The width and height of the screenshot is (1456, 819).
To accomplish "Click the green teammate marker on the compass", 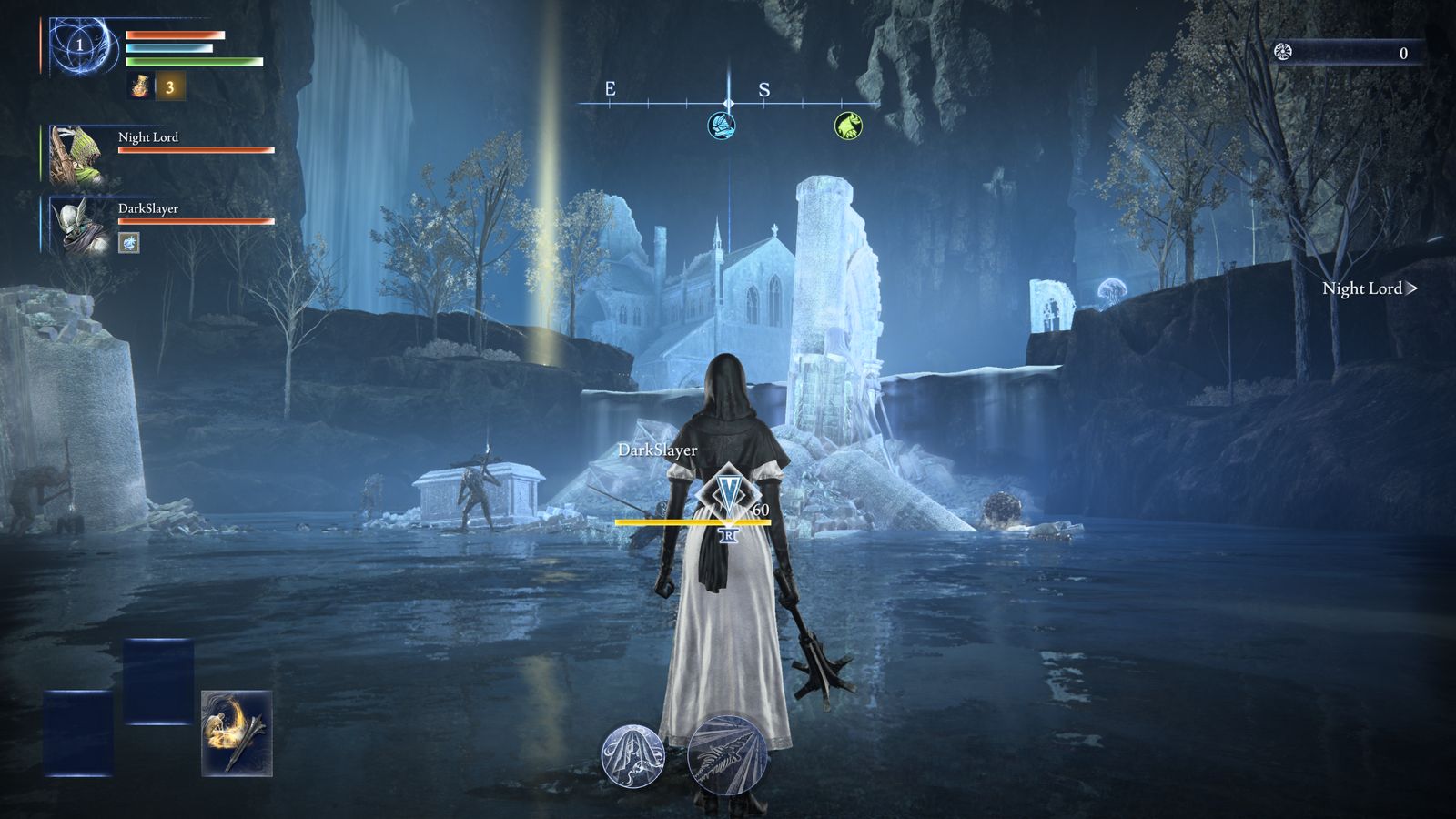I will pos(848,126).
